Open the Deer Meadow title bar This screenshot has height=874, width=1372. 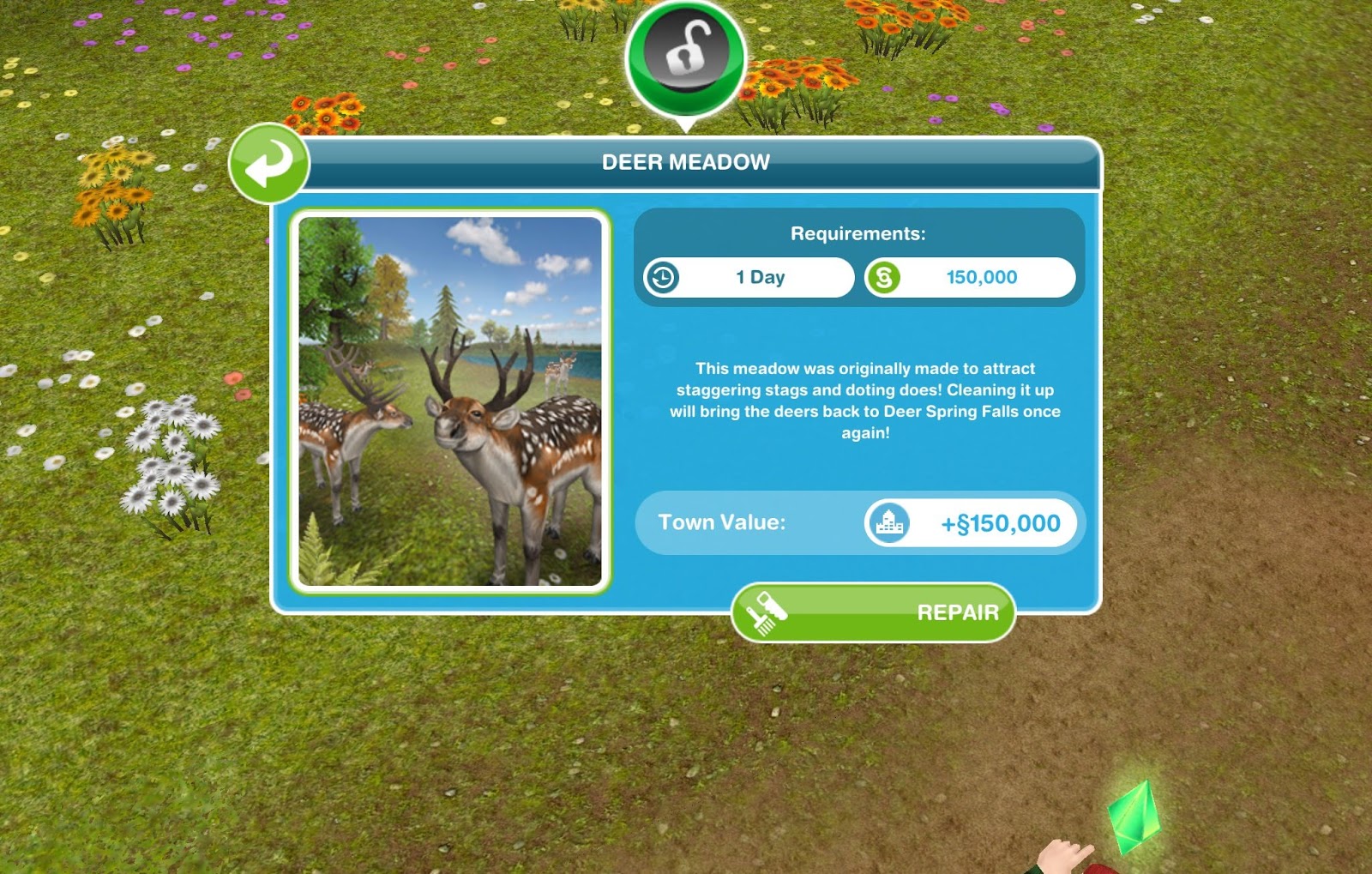click(686, 160)
